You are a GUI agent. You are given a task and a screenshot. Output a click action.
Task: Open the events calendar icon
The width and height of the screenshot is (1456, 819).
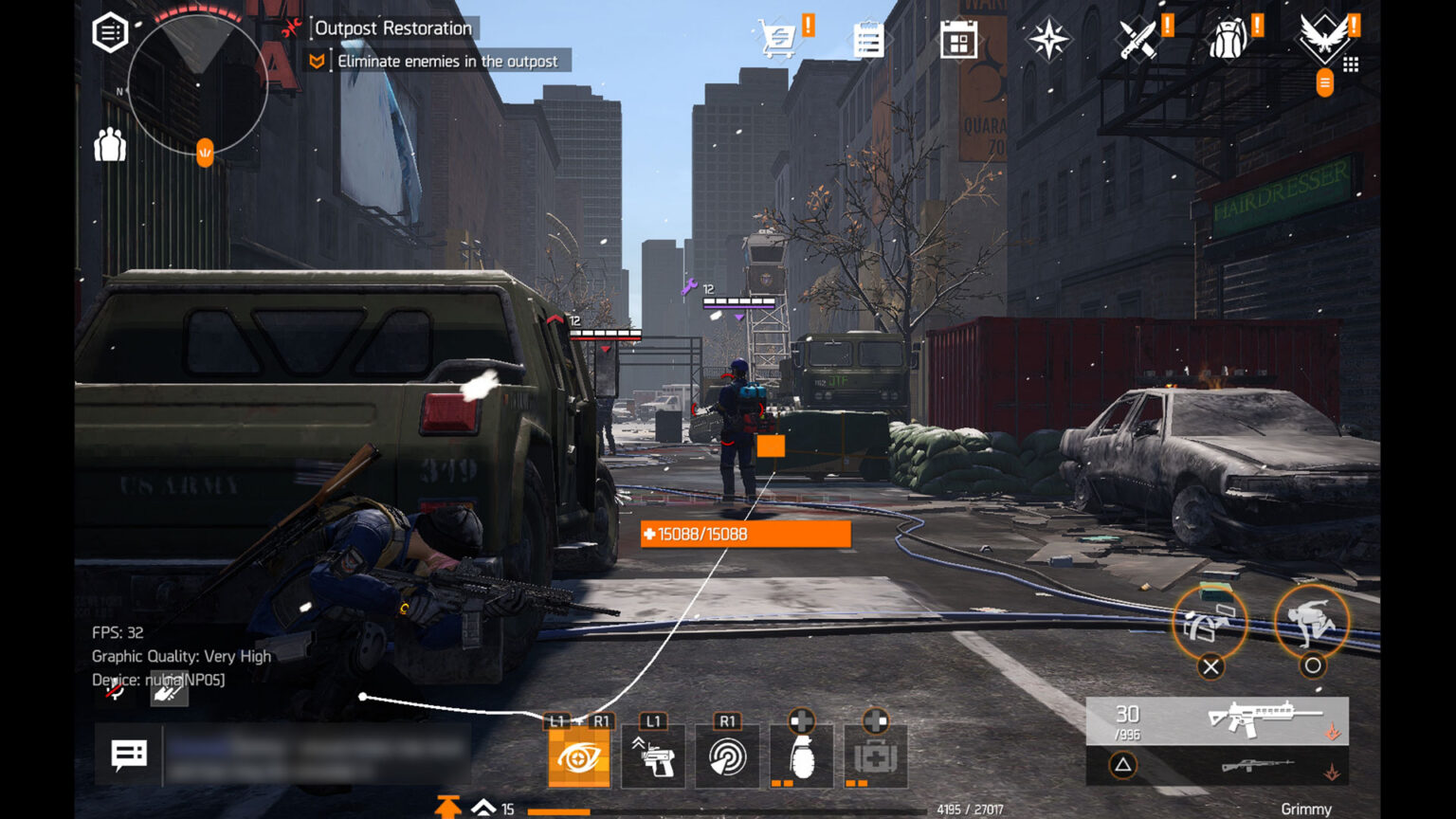point(958,41)
